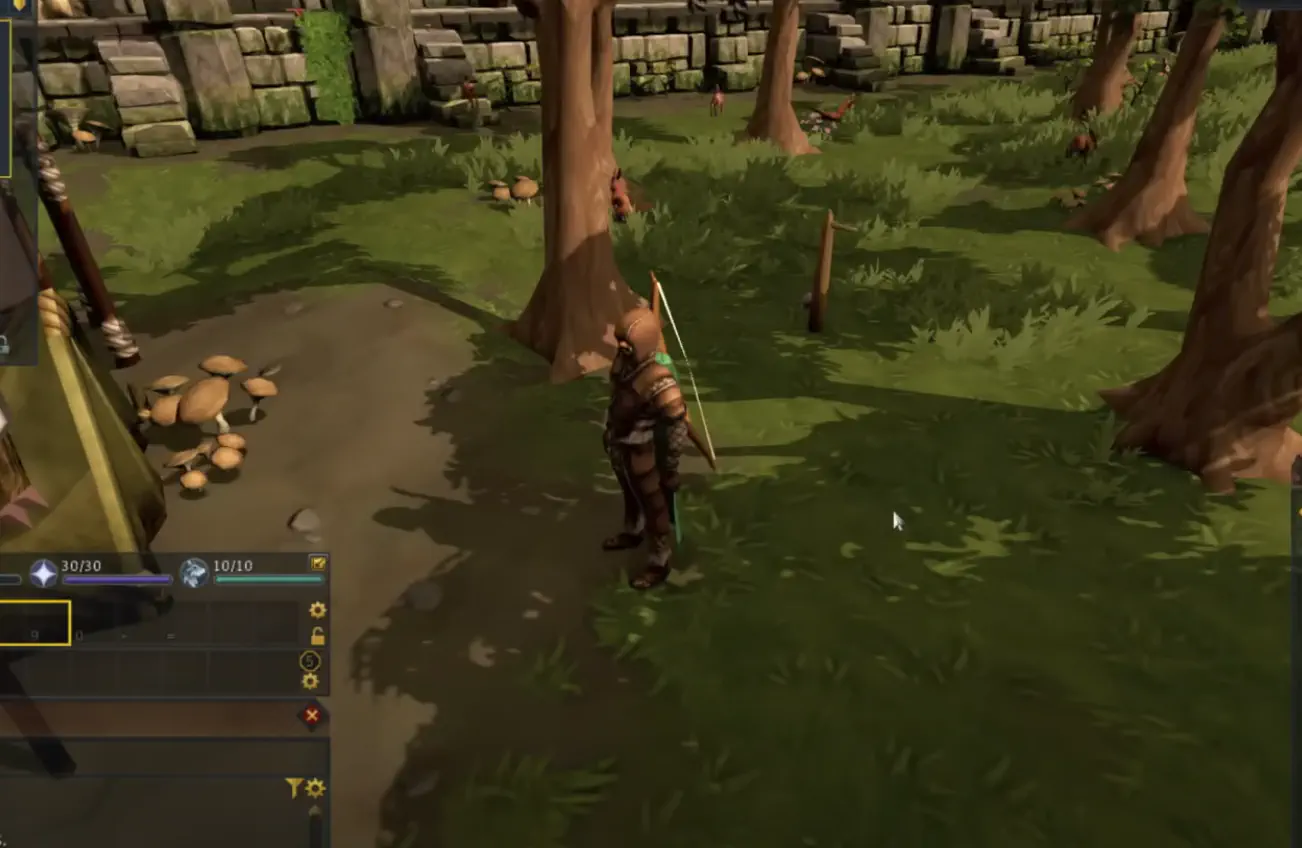The height and width of the screenshot is (848, 1302).
Task: Open the edit layout pencil icon beside summoning bar
Action: [x=318, y=563]
